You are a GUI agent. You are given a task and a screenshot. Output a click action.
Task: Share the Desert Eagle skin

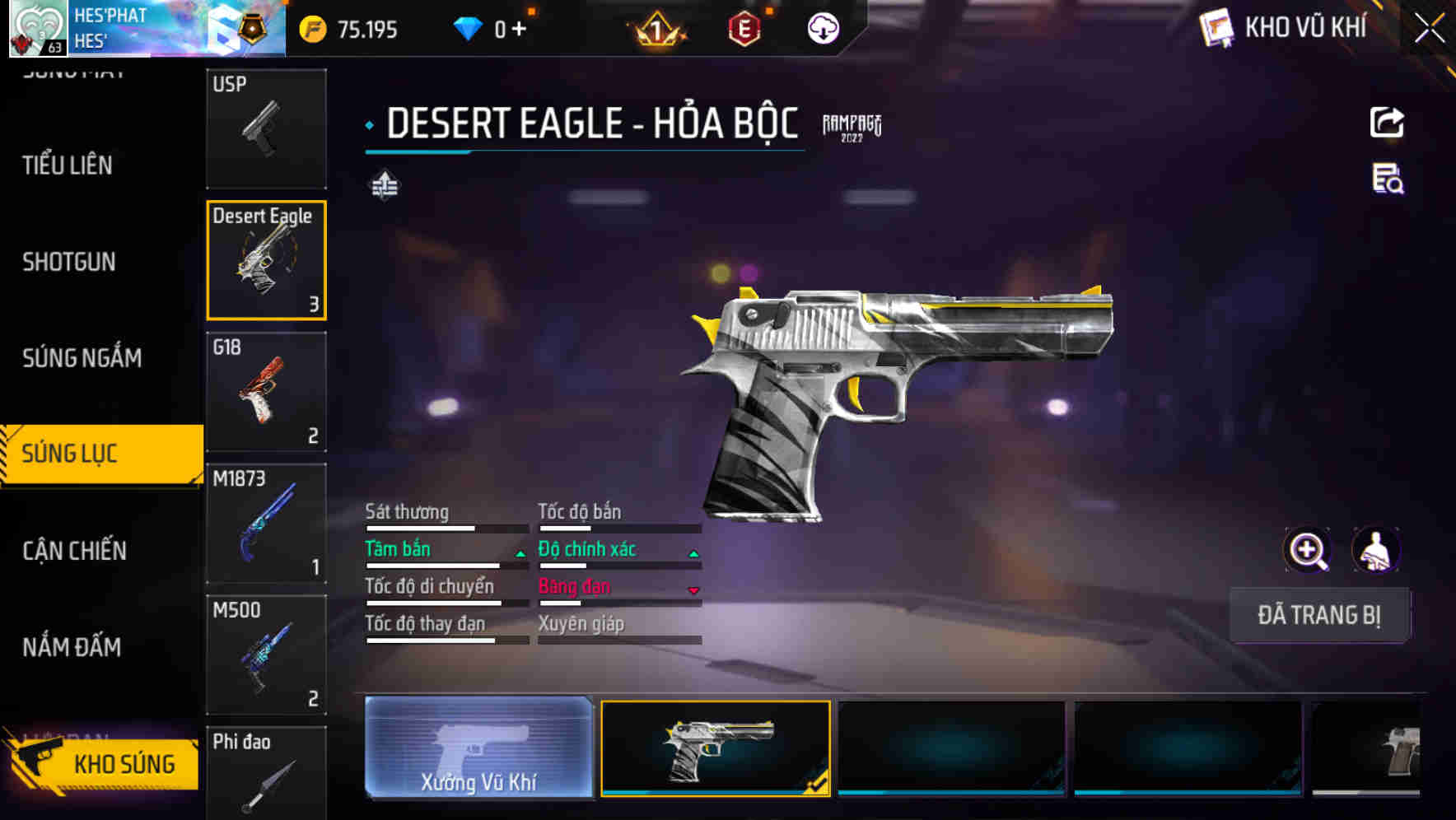[1387, 123]
